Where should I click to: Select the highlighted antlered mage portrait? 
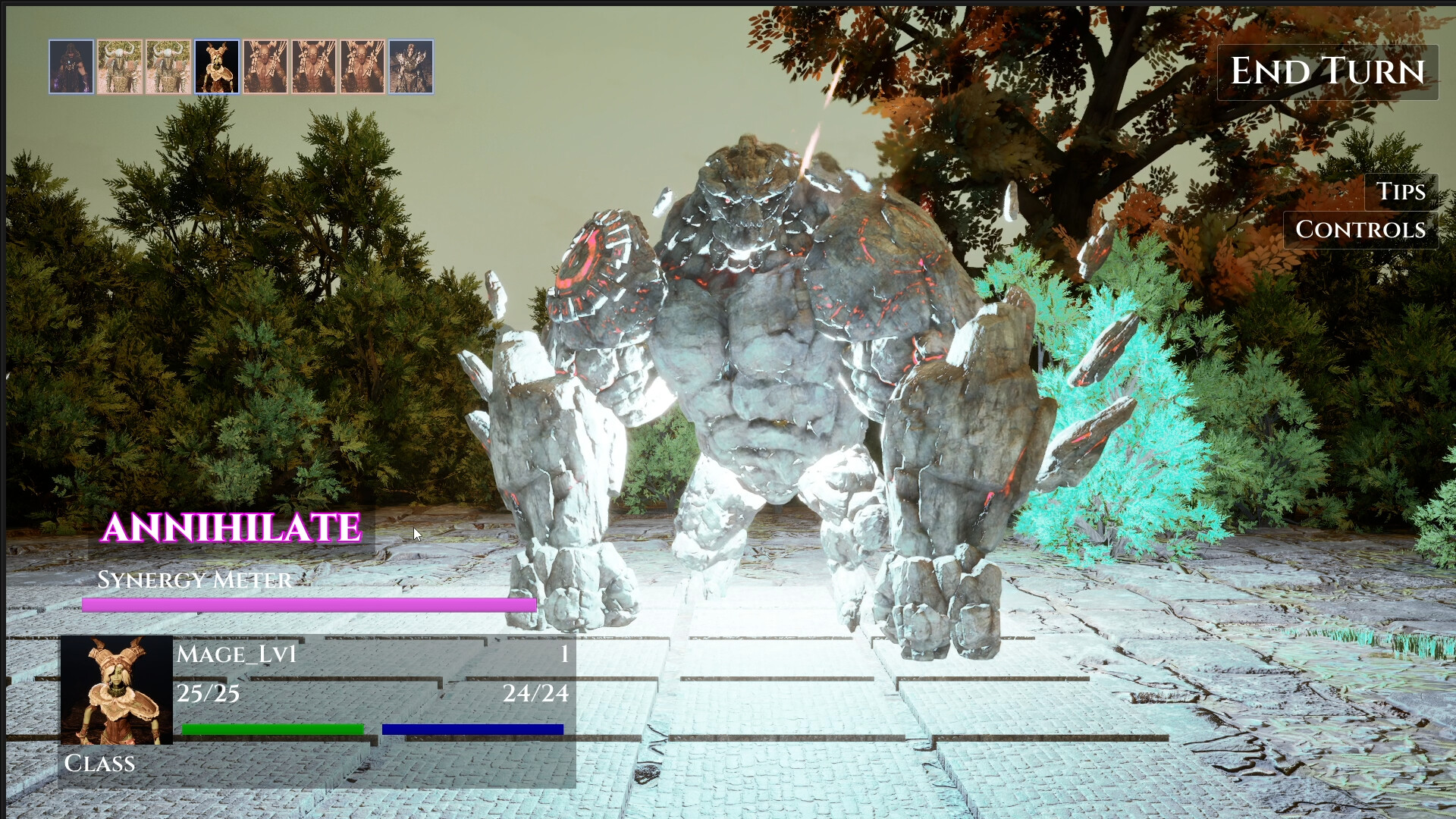[x=218, y=68]
